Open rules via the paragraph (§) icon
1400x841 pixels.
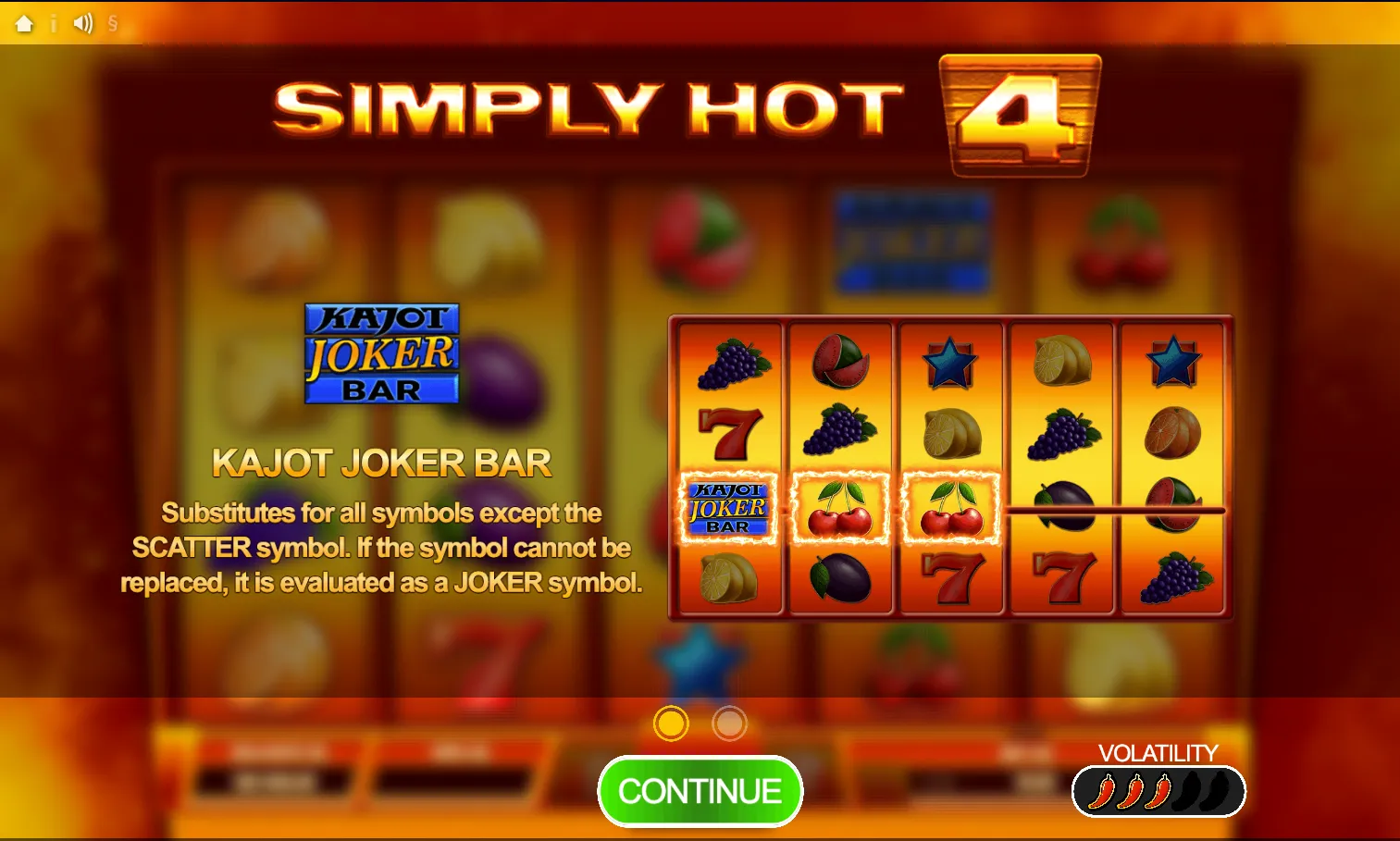[x=113, y=23]
